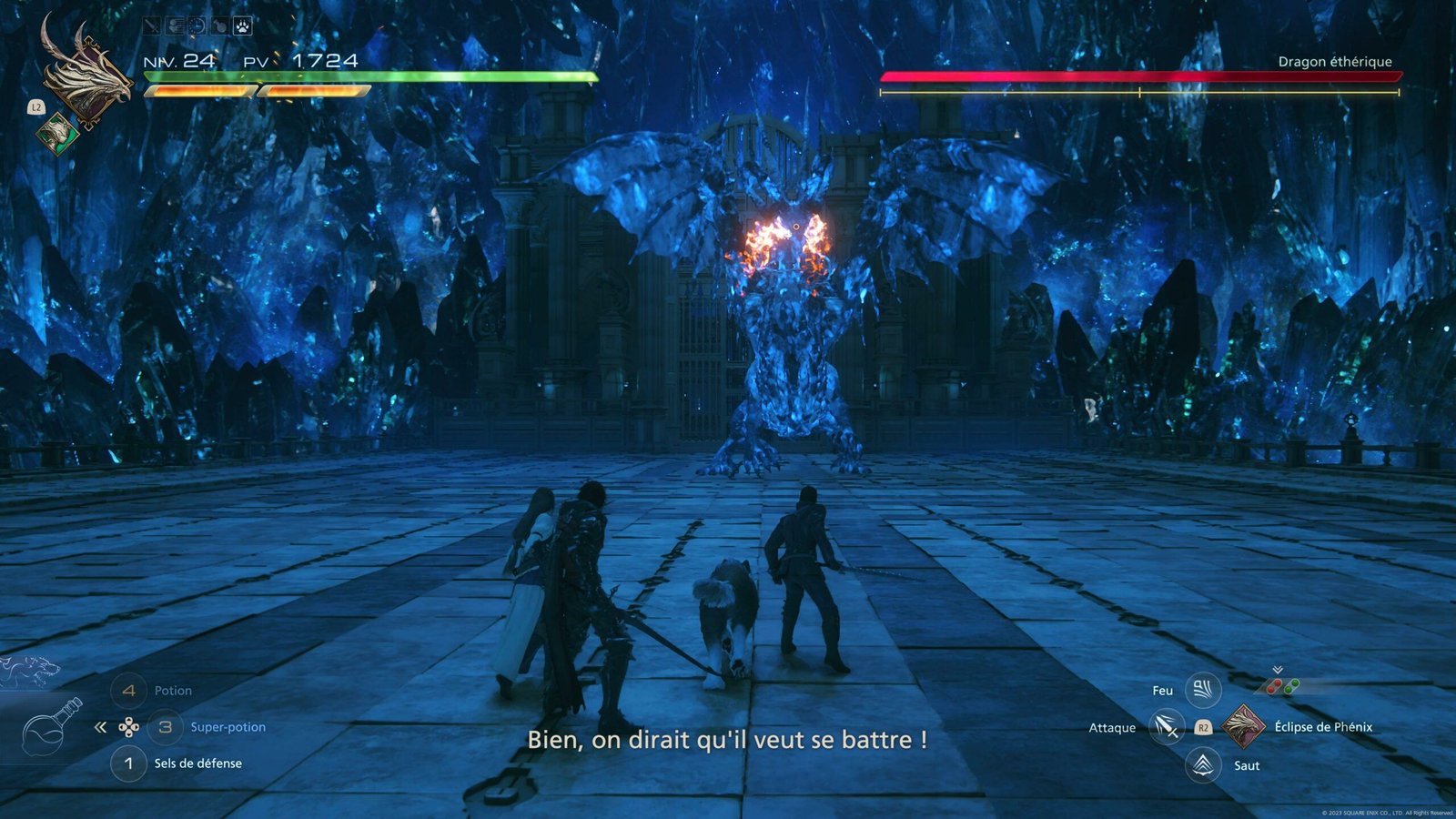Activate the Feu magic icon
Viewport: 1456px width, 819px height.
[1202, 690]
